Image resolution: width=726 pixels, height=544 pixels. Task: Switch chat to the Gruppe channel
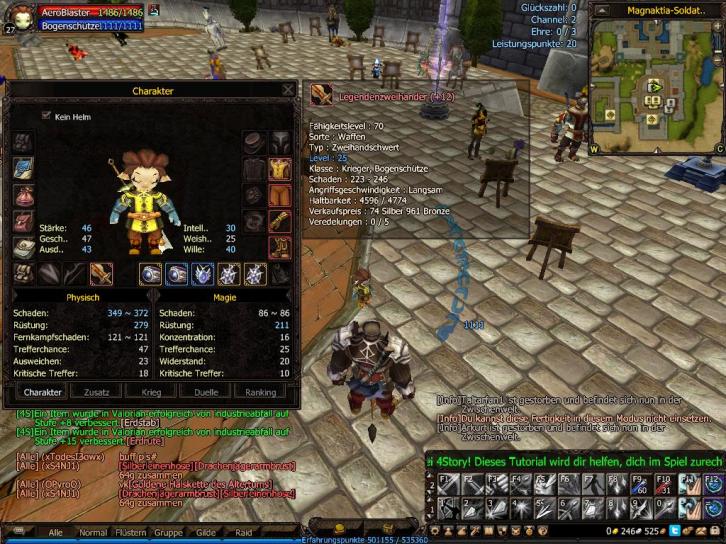(168, 533)
